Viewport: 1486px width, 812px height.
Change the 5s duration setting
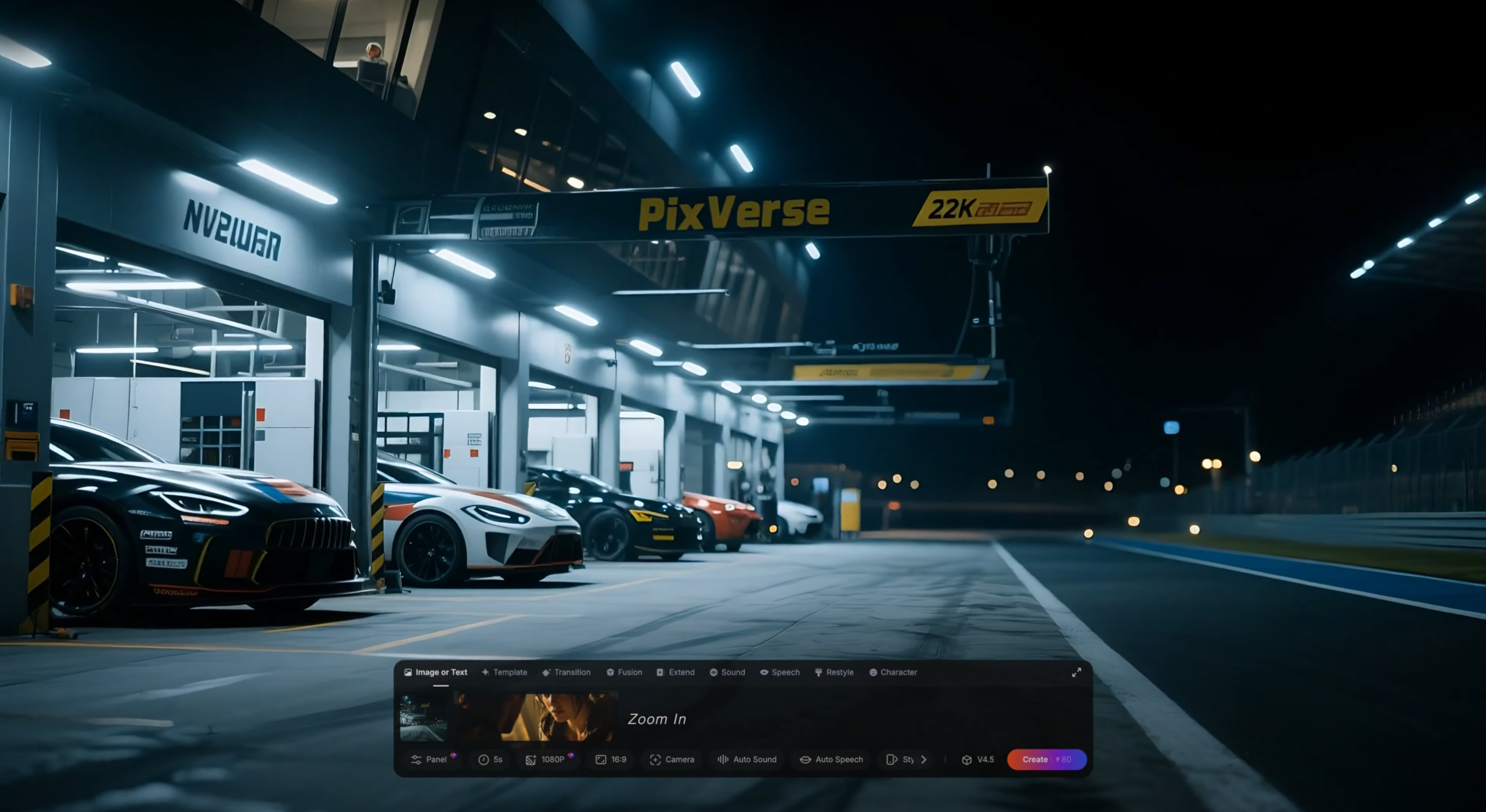coord(490,759)
